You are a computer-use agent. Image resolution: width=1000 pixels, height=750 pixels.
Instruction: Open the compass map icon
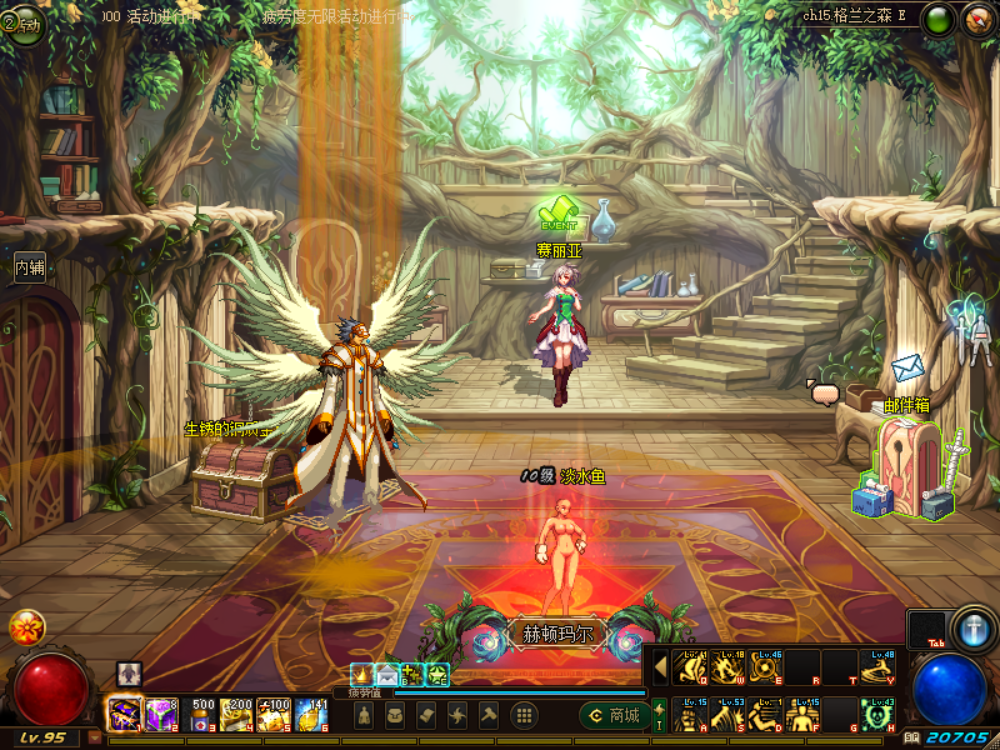point(979,20)
